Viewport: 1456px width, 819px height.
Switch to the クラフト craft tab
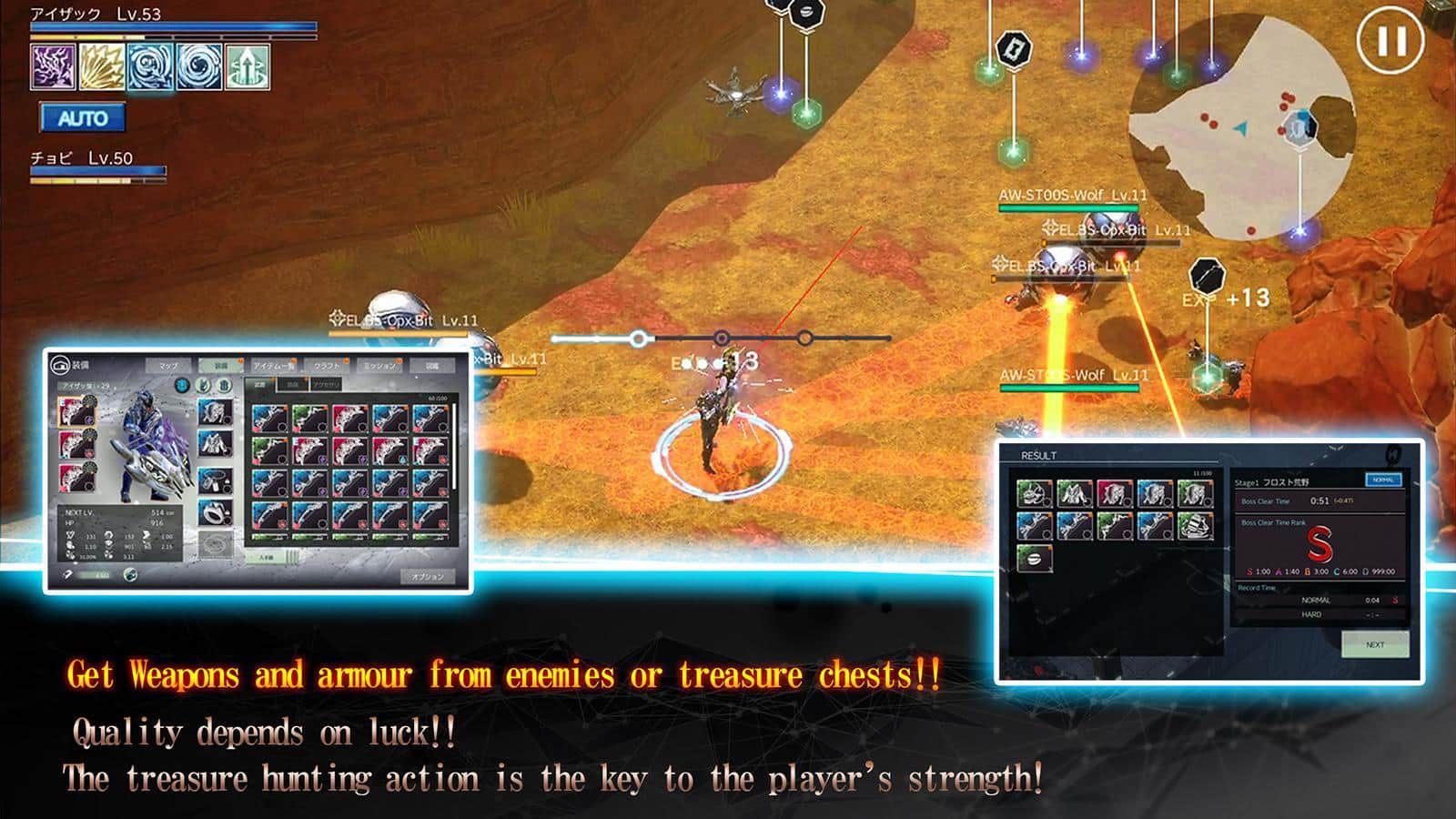pos(327,366)
